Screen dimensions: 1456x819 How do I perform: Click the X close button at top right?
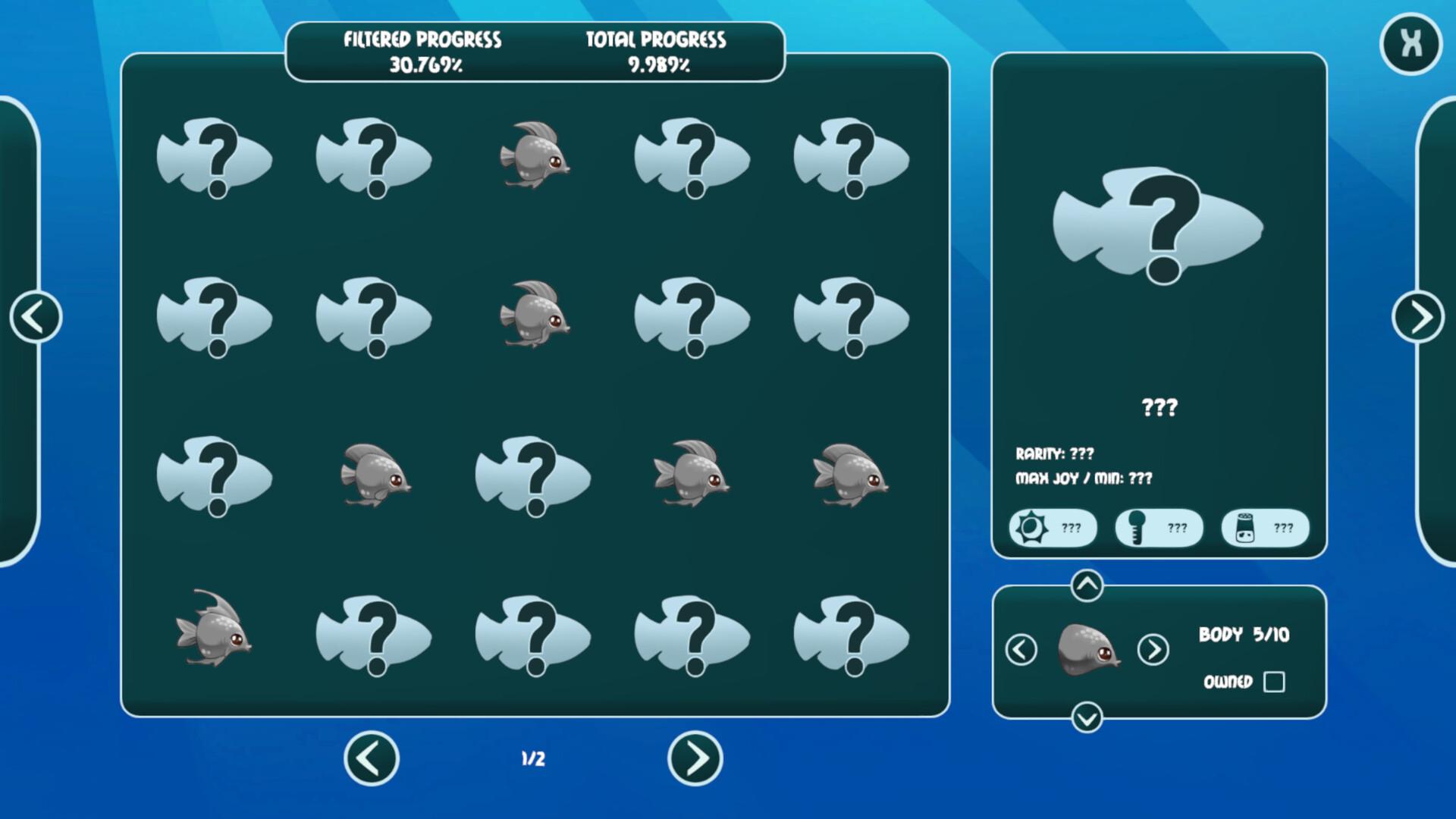coord(1410,43)
